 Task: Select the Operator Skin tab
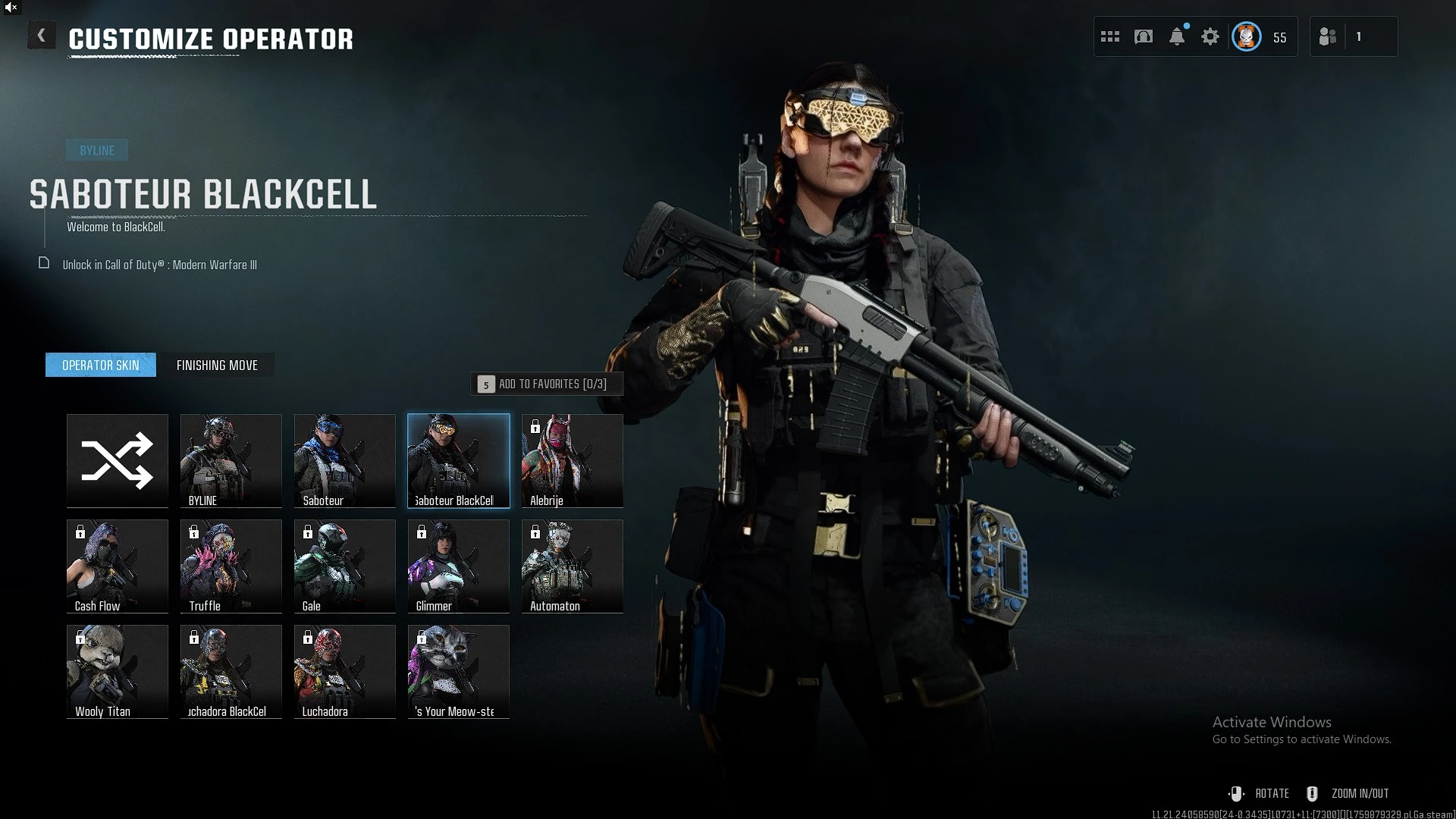click(x=101, y=366)
